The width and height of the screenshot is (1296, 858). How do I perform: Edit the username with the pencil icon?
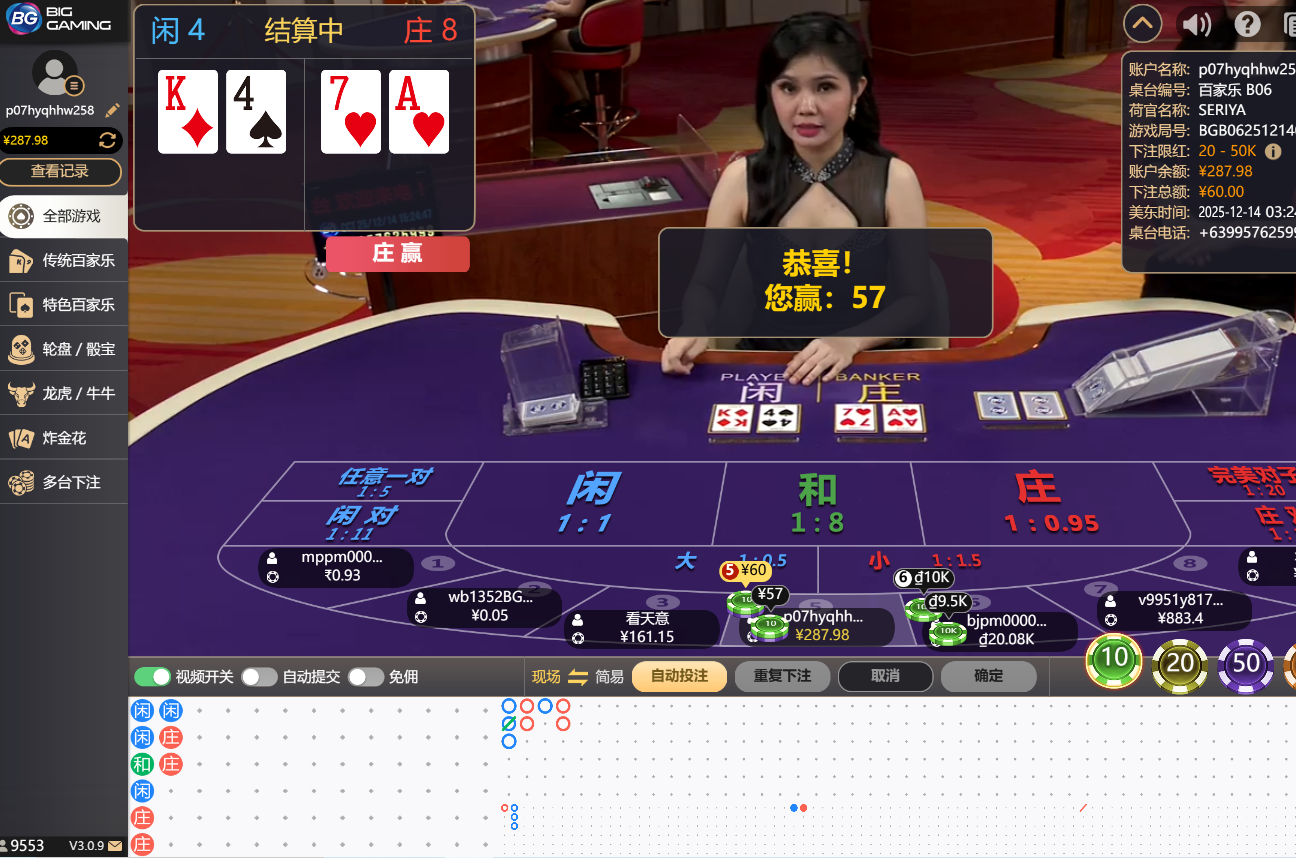pos(112,111)
